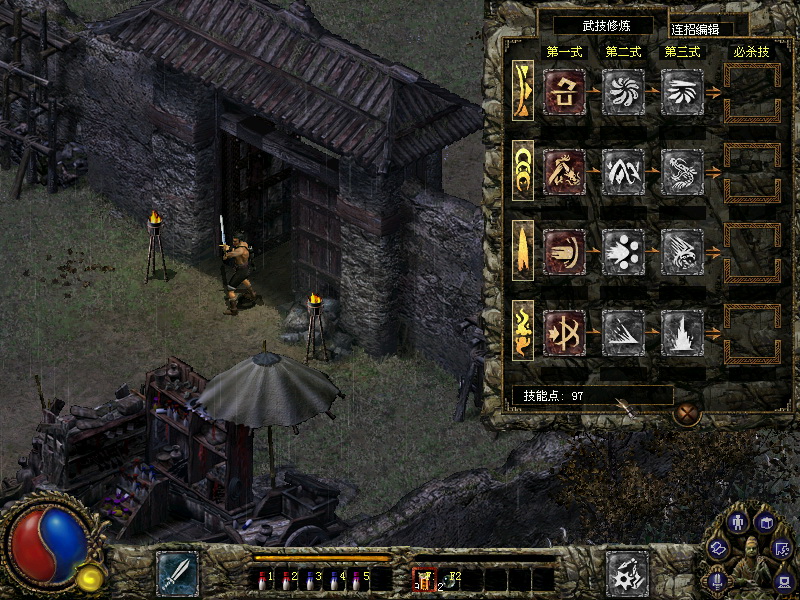The width and height of the screenshot is (800, 600).
Task: Select the first-row 第一式 skill icon
Action: [564, 92]
